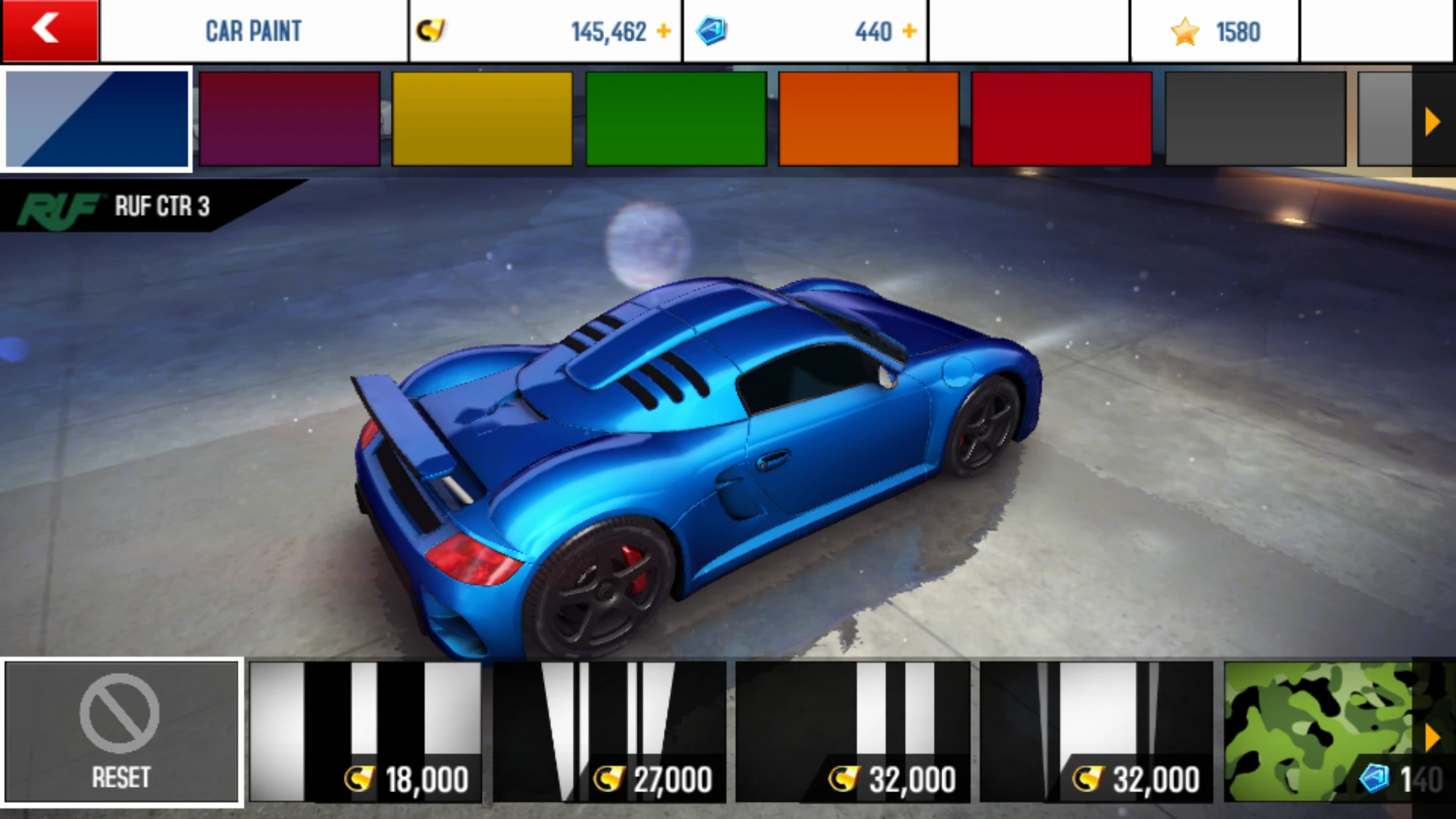Viewport: 1456px width, 819px height.
Task: Click the credits coin icon in top bar
Action: click(430, 30)
